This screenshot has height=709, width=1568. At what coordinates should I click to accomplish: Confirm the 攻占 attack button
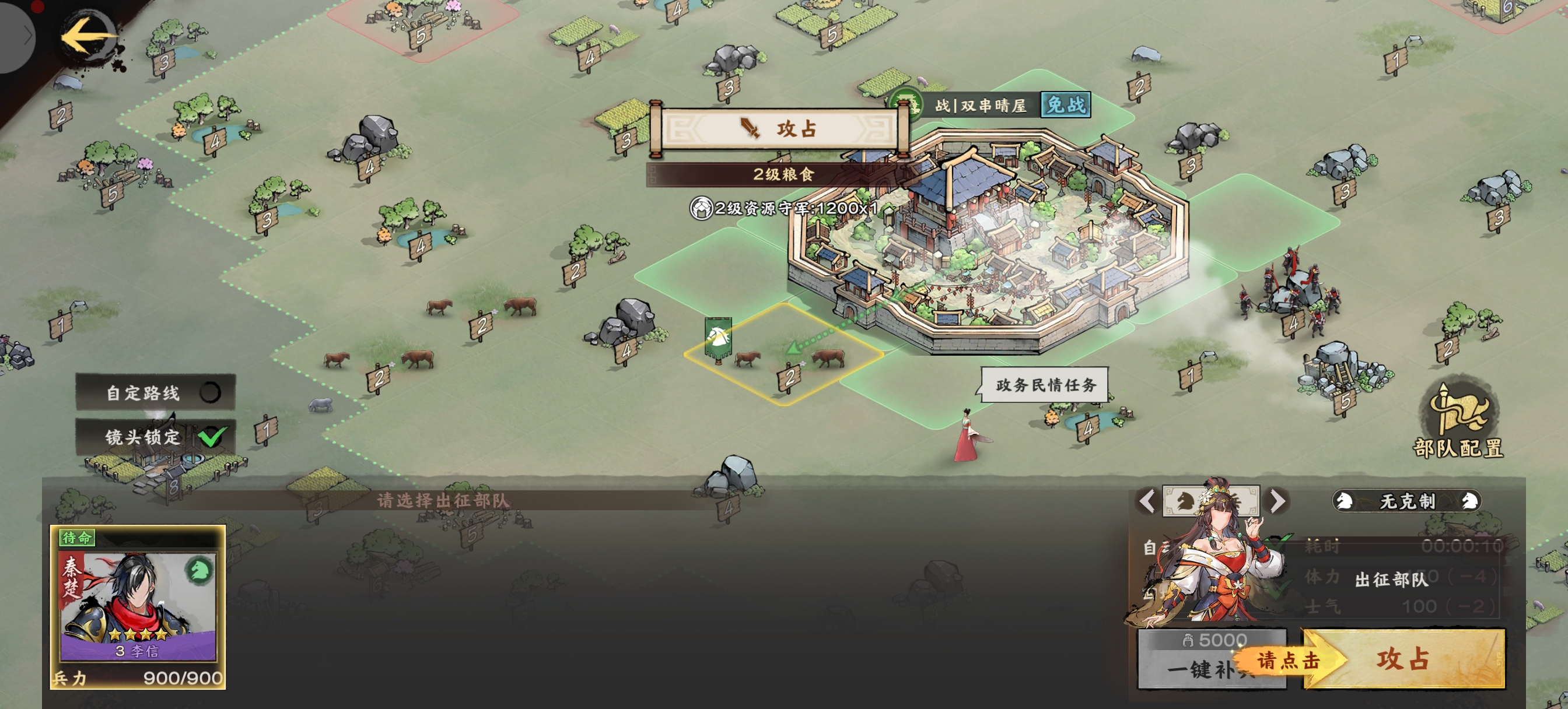[1402, 659]
